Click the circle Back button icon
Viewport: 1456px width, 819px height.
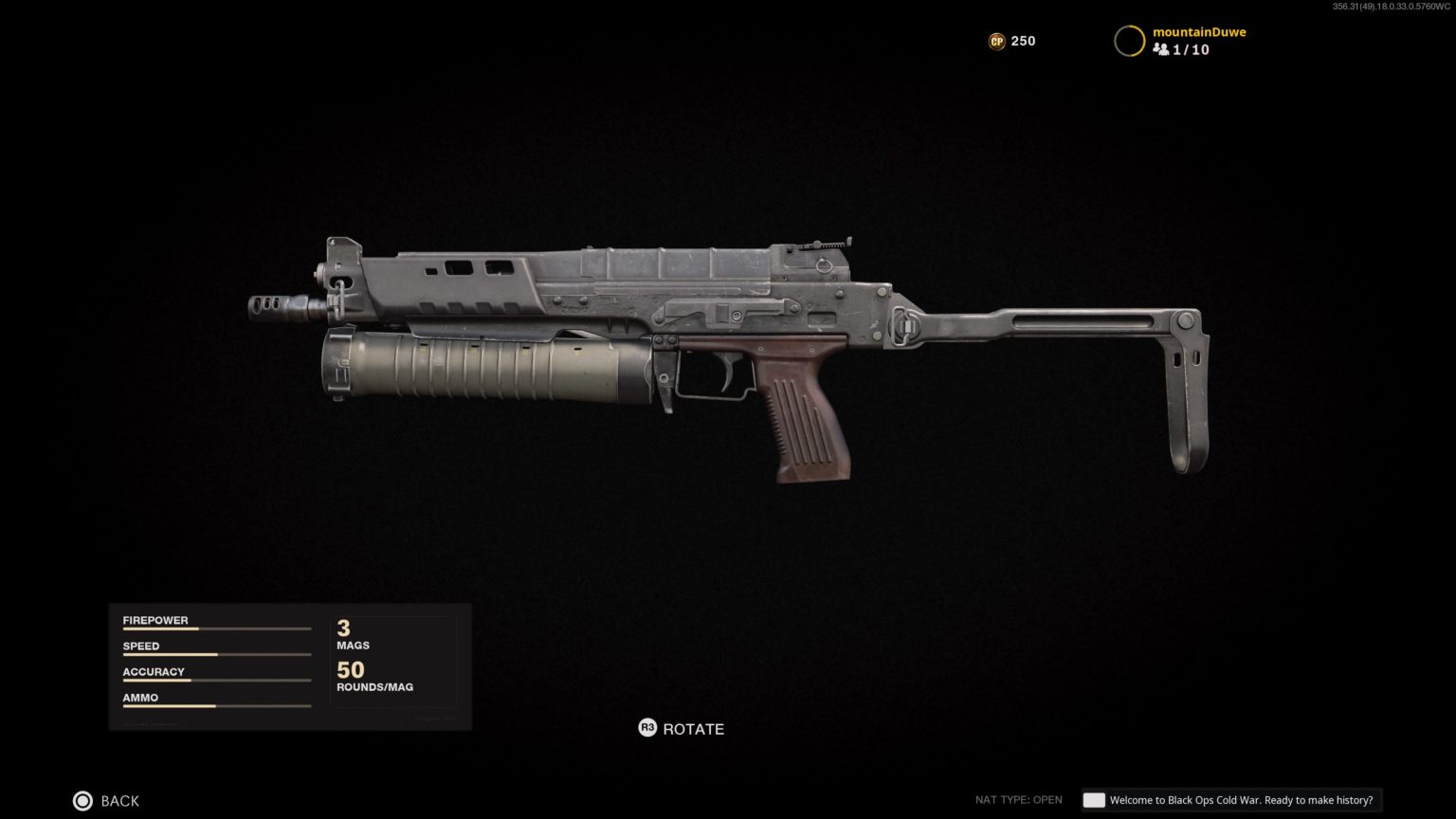point(83,800)
